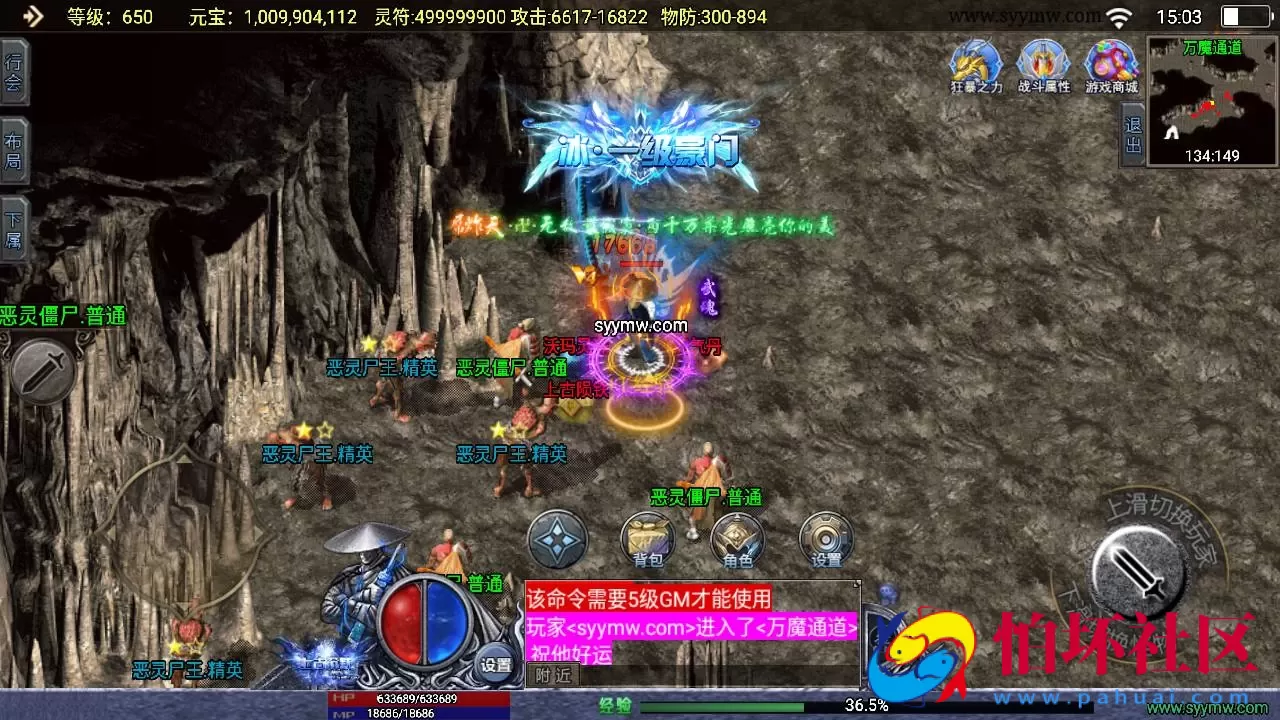Image resolution: width=1280 pixels, height=720 pixels.
Task: Open the 行会 guild side tab
Action: 14,71
